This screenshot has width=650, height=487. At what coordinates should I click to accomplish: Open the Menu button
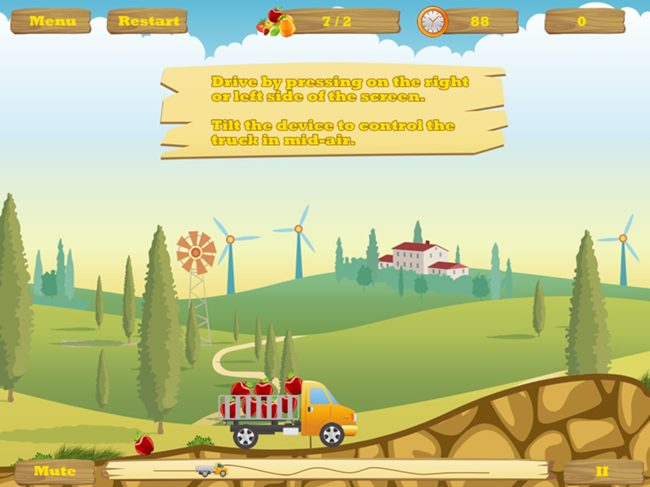click(x=51, y=21)
